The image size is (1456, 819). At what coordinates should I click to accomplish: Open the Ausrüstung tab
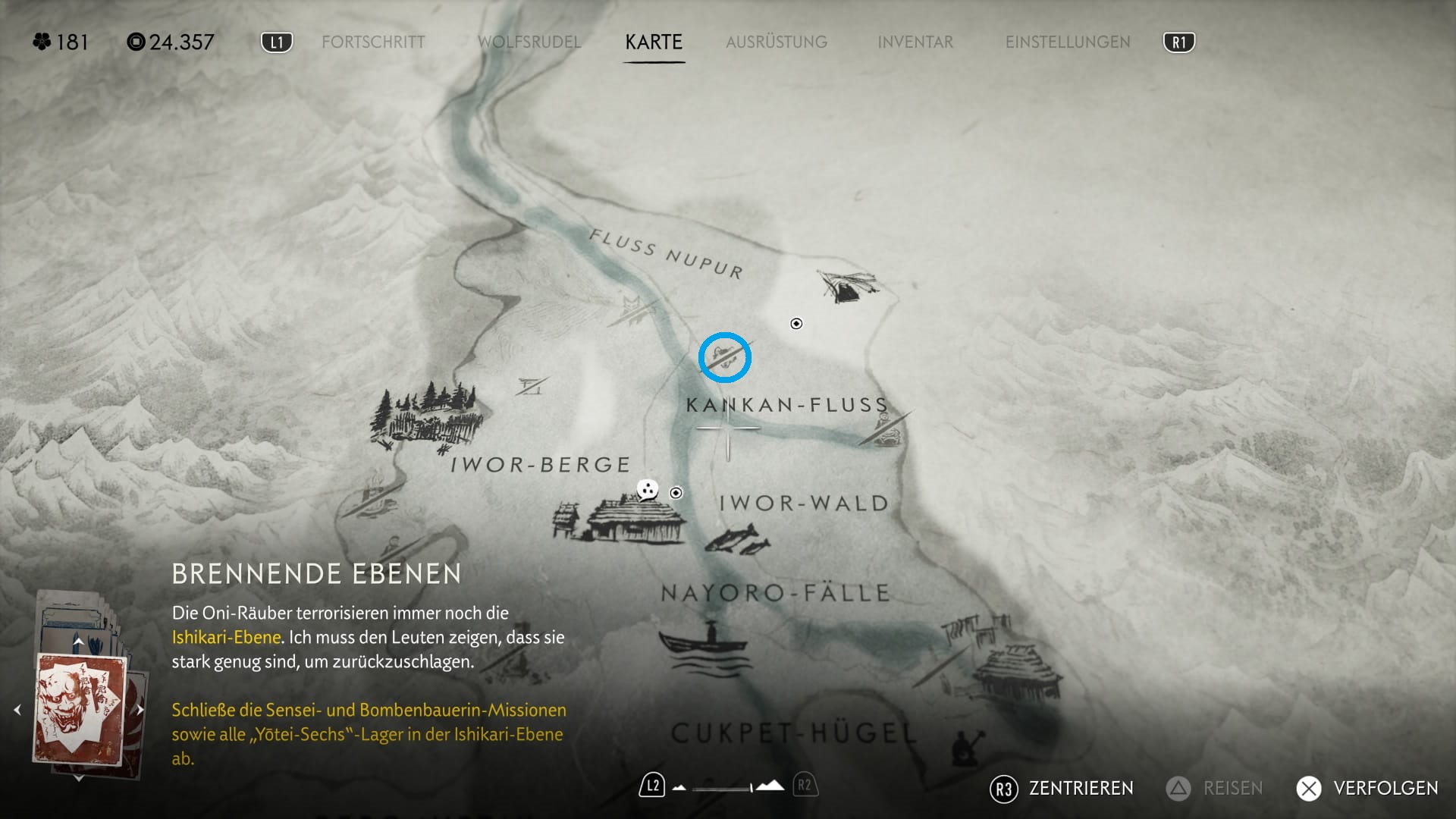pyautogui.click(x=777, y=42)
